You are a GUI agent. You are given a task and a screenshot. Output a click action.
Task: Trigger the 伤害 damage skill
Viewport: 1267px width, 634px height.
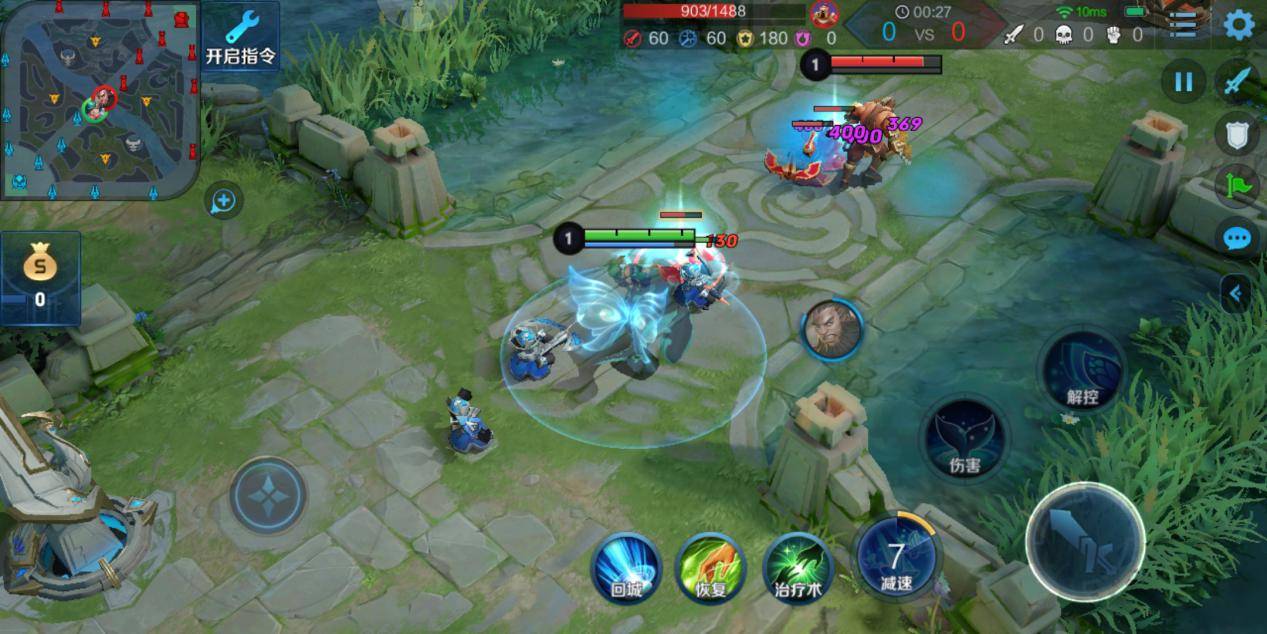pyautogui.click(x=964, y=440)
